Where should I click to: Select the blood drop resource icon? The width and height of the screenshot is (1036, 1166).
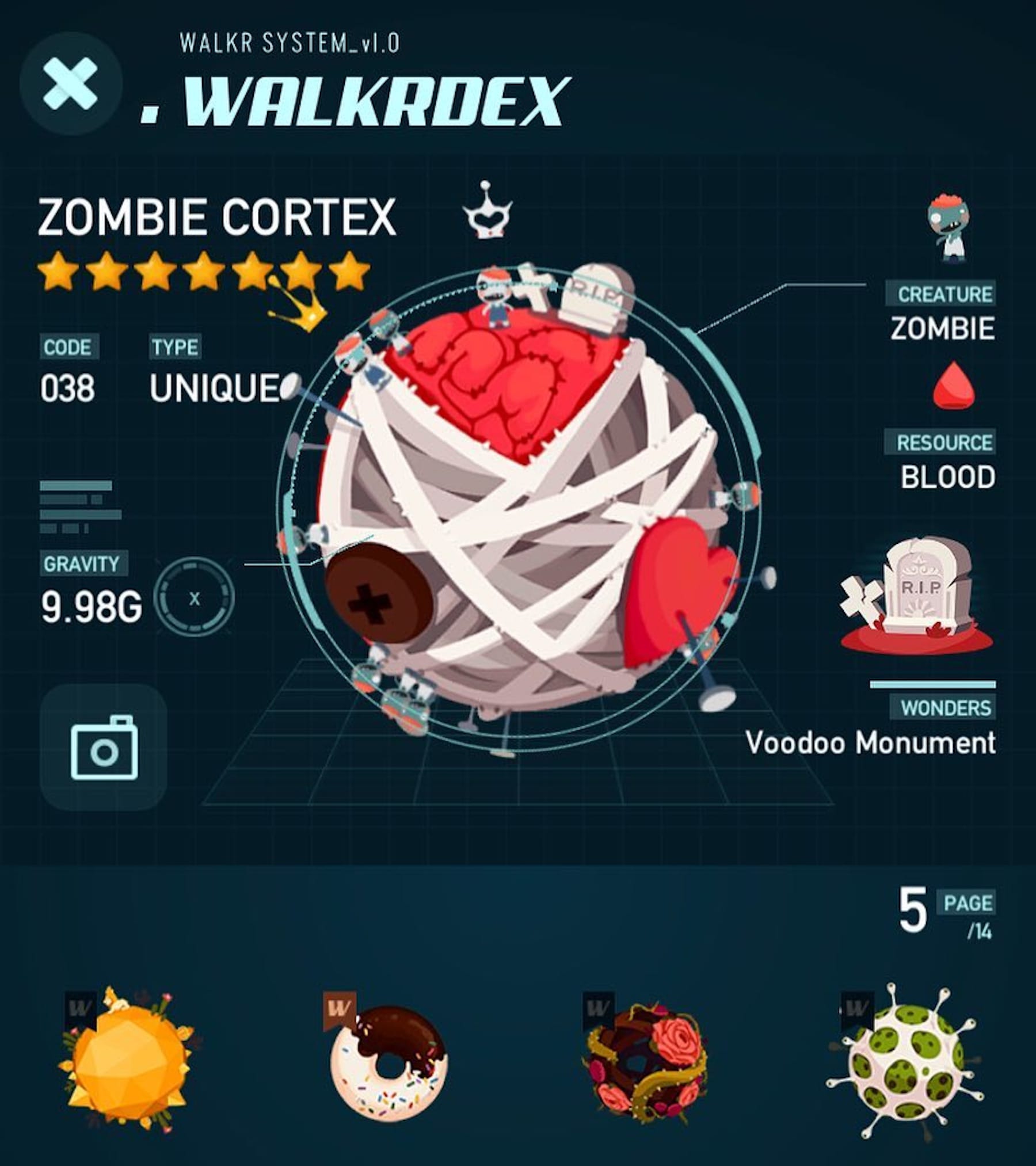coord(953,386)
